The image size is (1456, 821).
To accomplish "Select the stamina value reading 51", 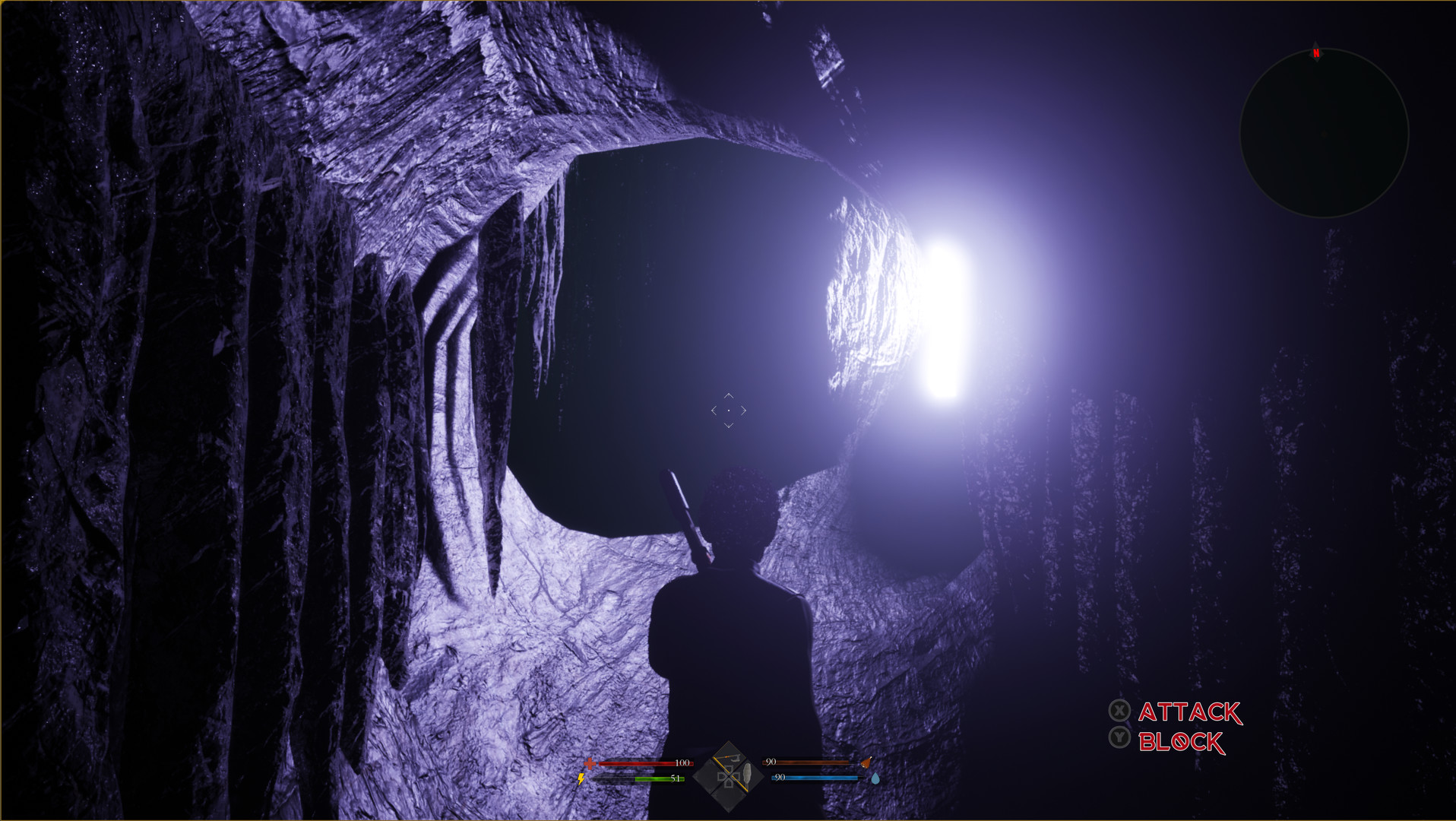I will pos(675,778).
